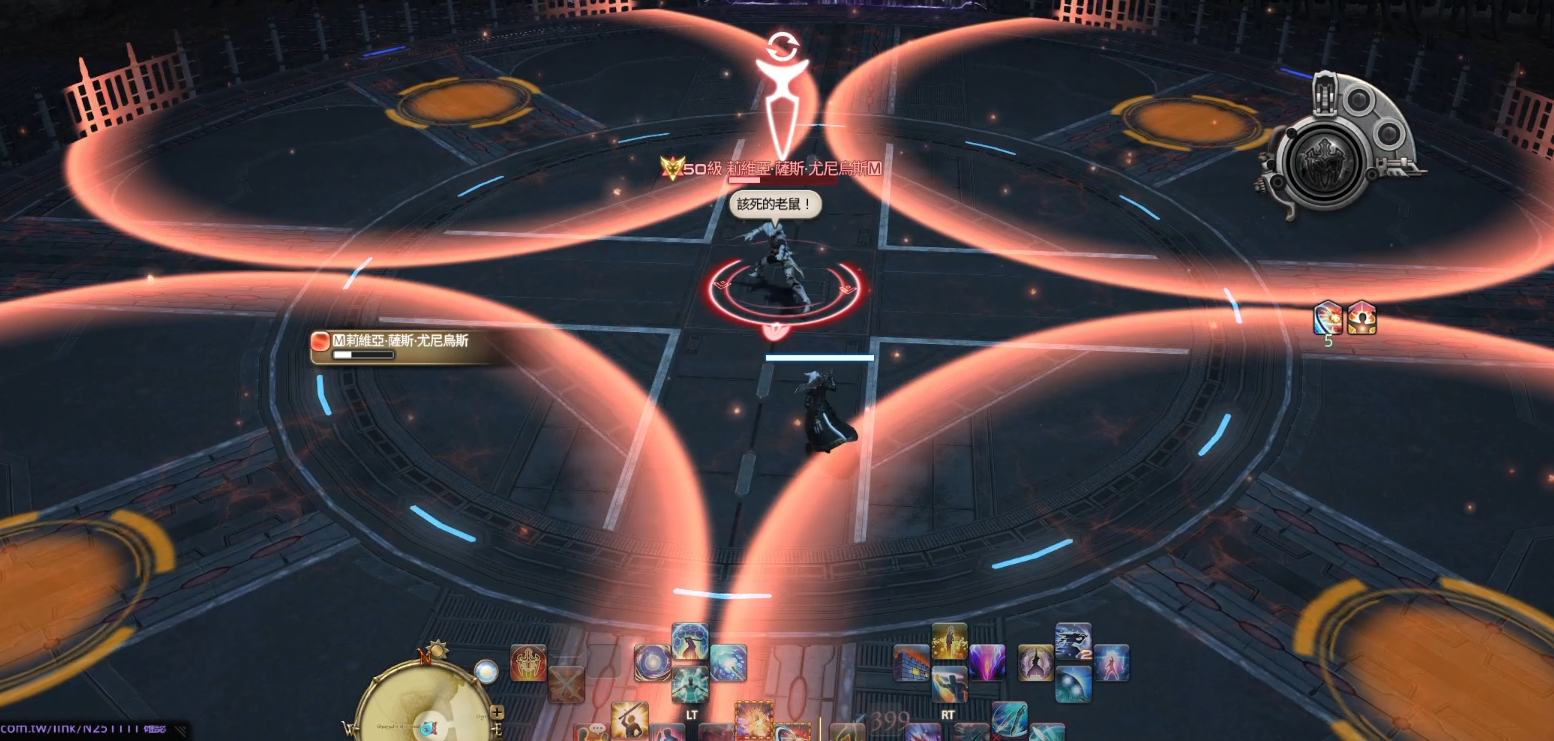This screenshot has height=741, width=1554.
Task: Zoom in the minimap with the plus button
Action: coord(497,712)
